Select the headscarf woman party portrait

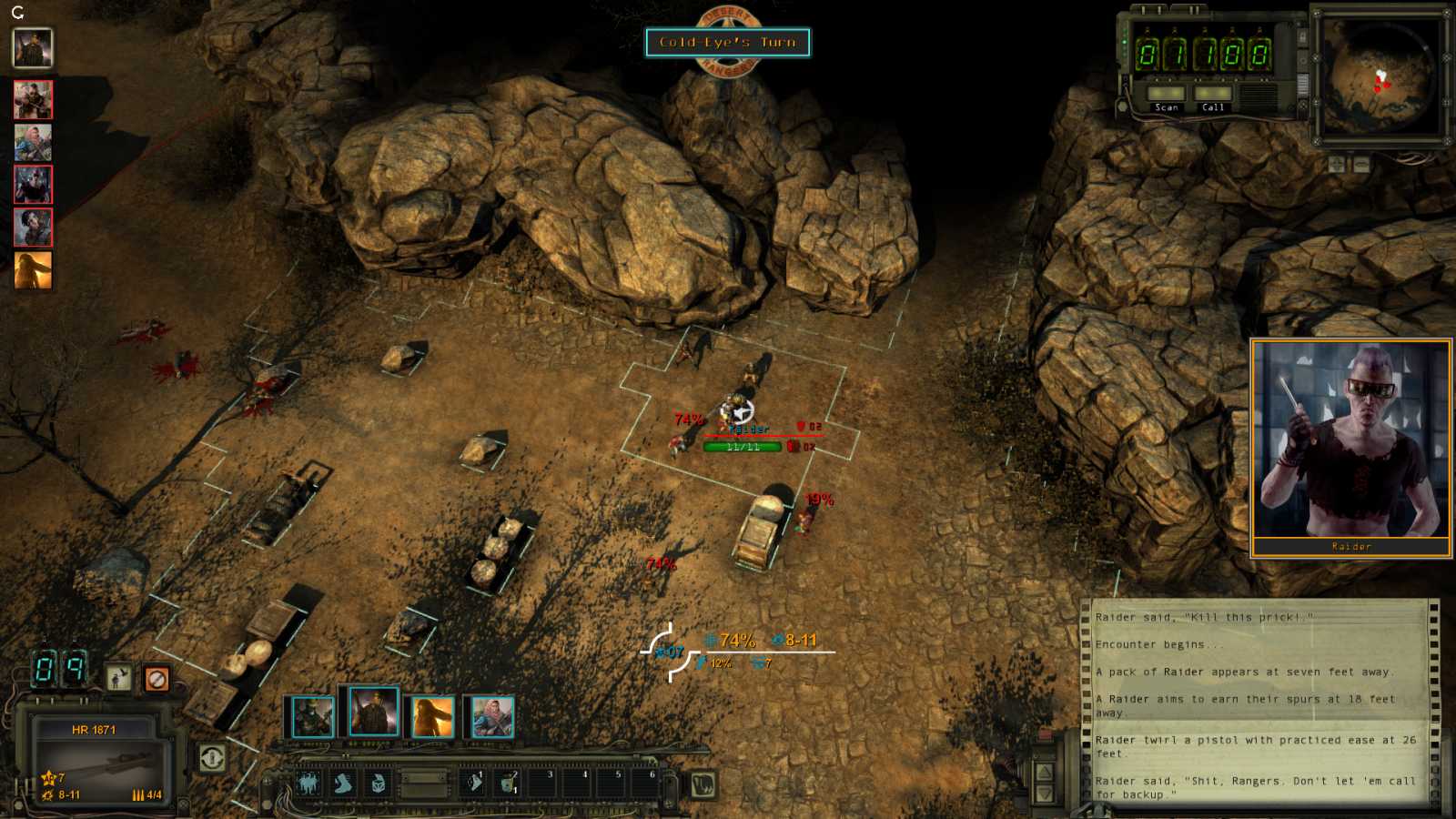[x=492, y=717]
